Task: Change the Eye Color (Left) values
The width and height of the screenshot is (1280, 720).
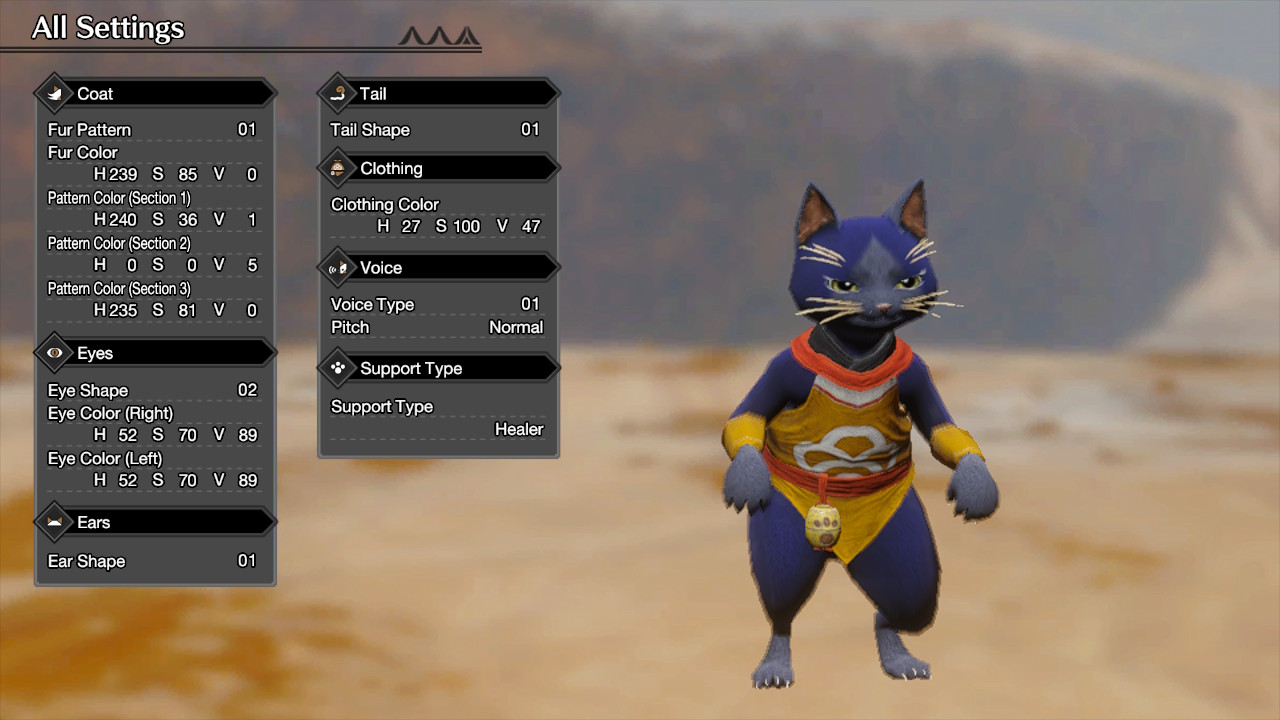Action: tap(175, 481)
